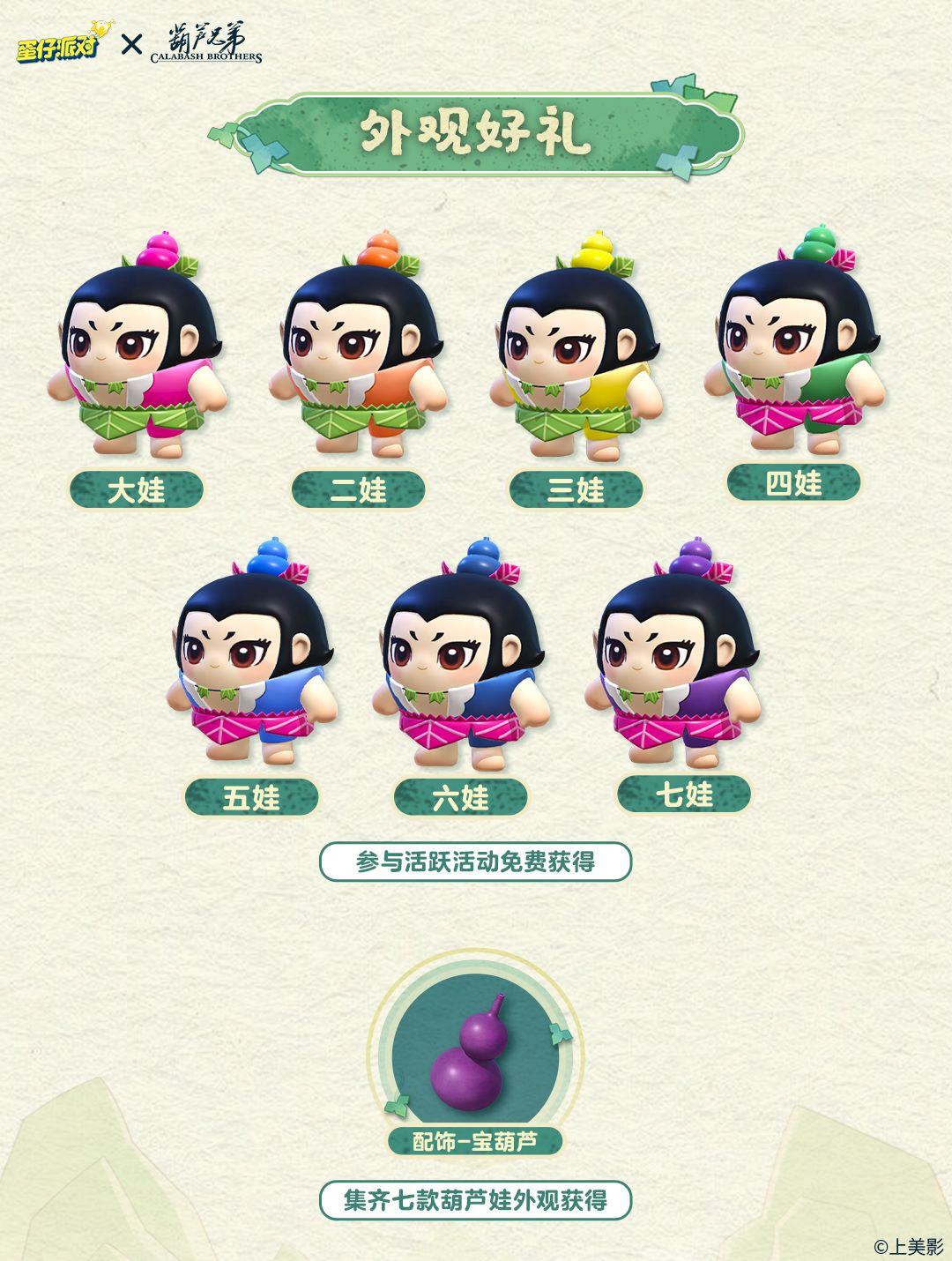
Task: Open the 外观好礼 header banner
Action: coord(476,133)
